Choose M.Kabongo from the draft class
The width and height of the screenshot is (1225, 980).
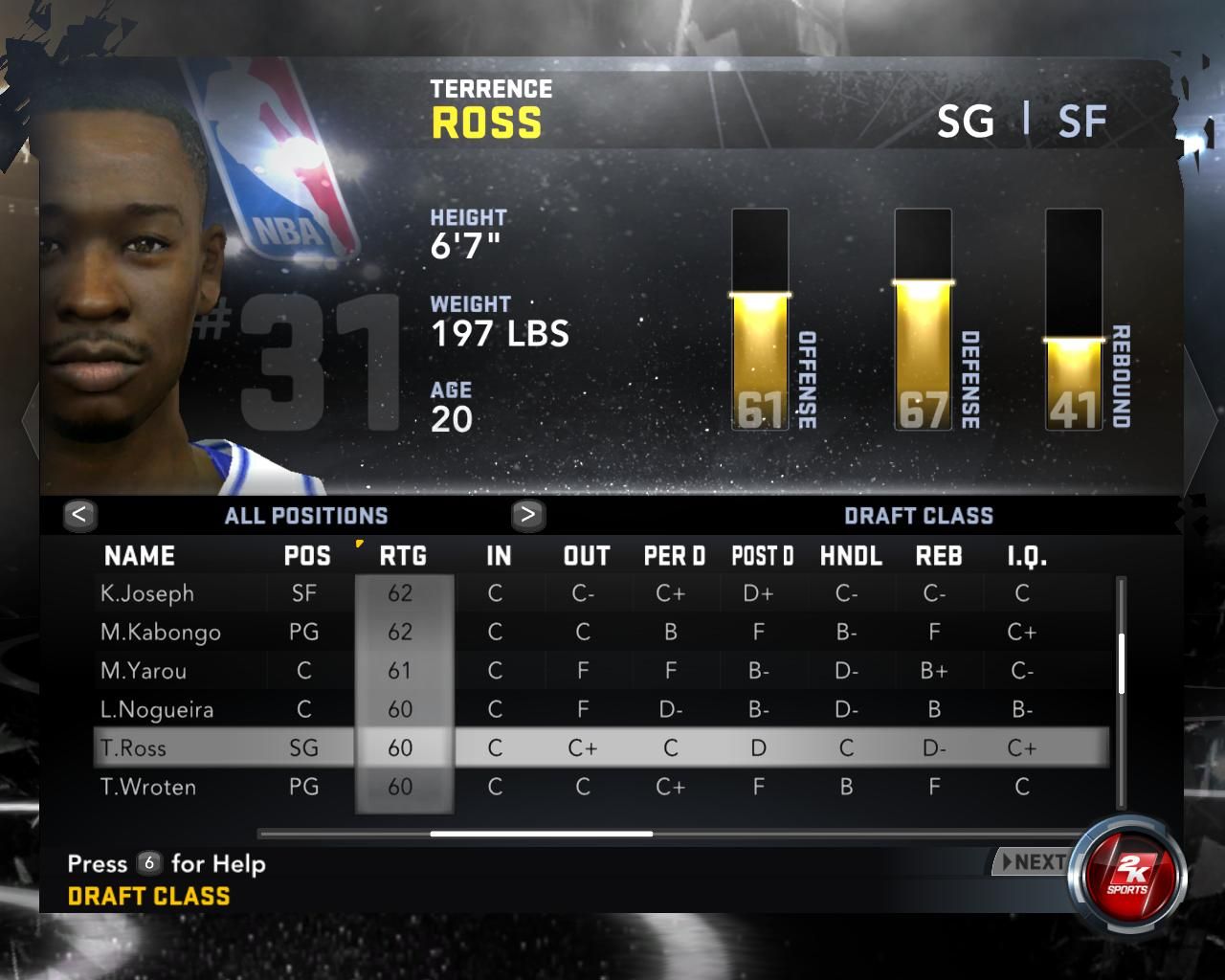point(161,633)
